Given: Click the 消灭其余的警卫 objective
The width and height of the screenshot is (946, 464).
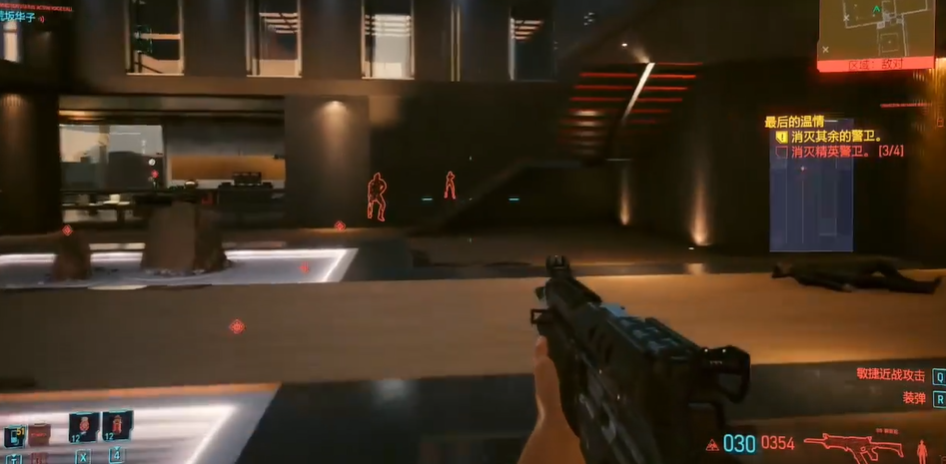Looking at the screenshot, I should pyautogui.click(x=834, y=137).
